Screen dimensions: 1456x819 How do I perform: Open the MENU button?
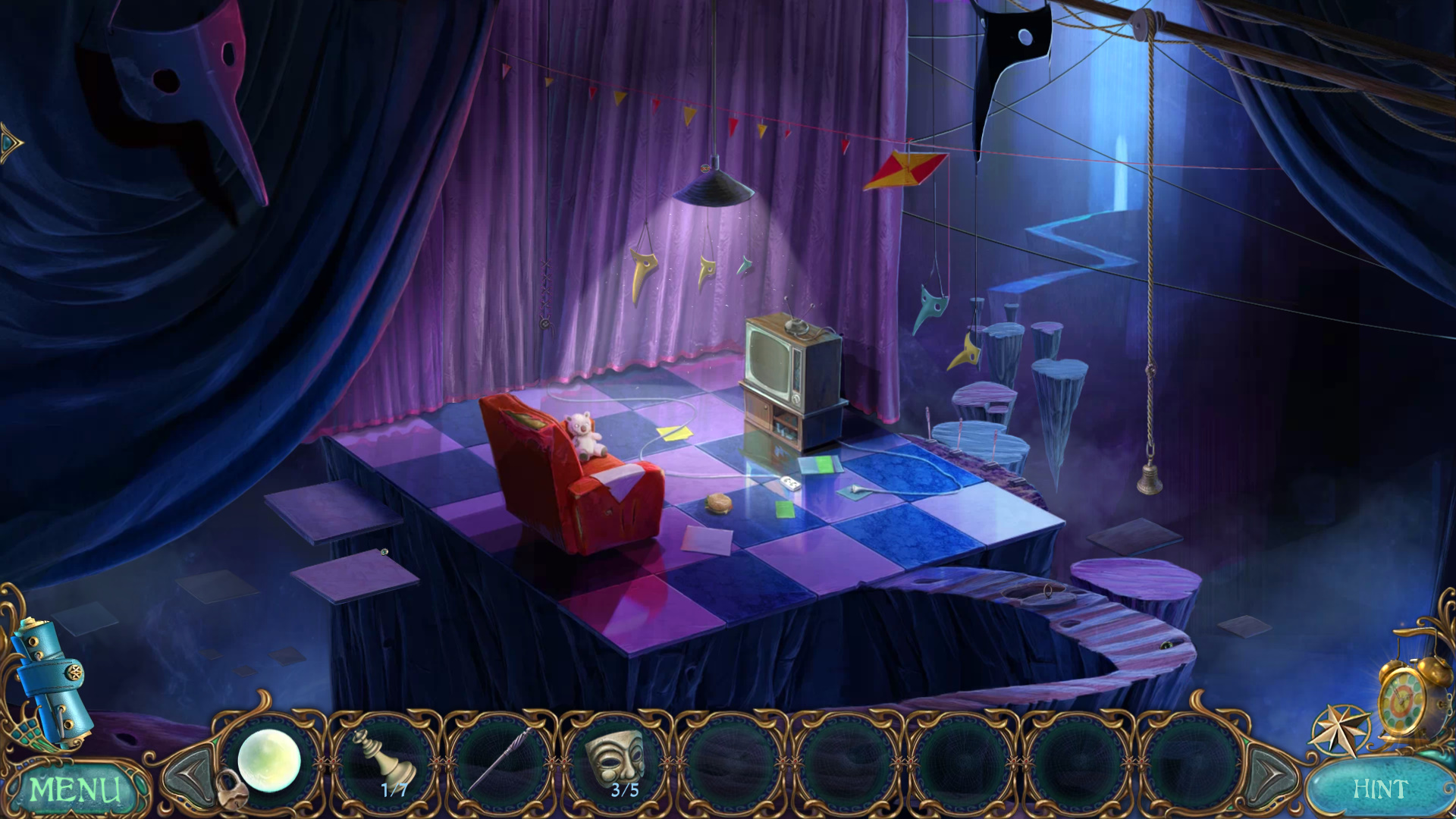coord(74,789)
